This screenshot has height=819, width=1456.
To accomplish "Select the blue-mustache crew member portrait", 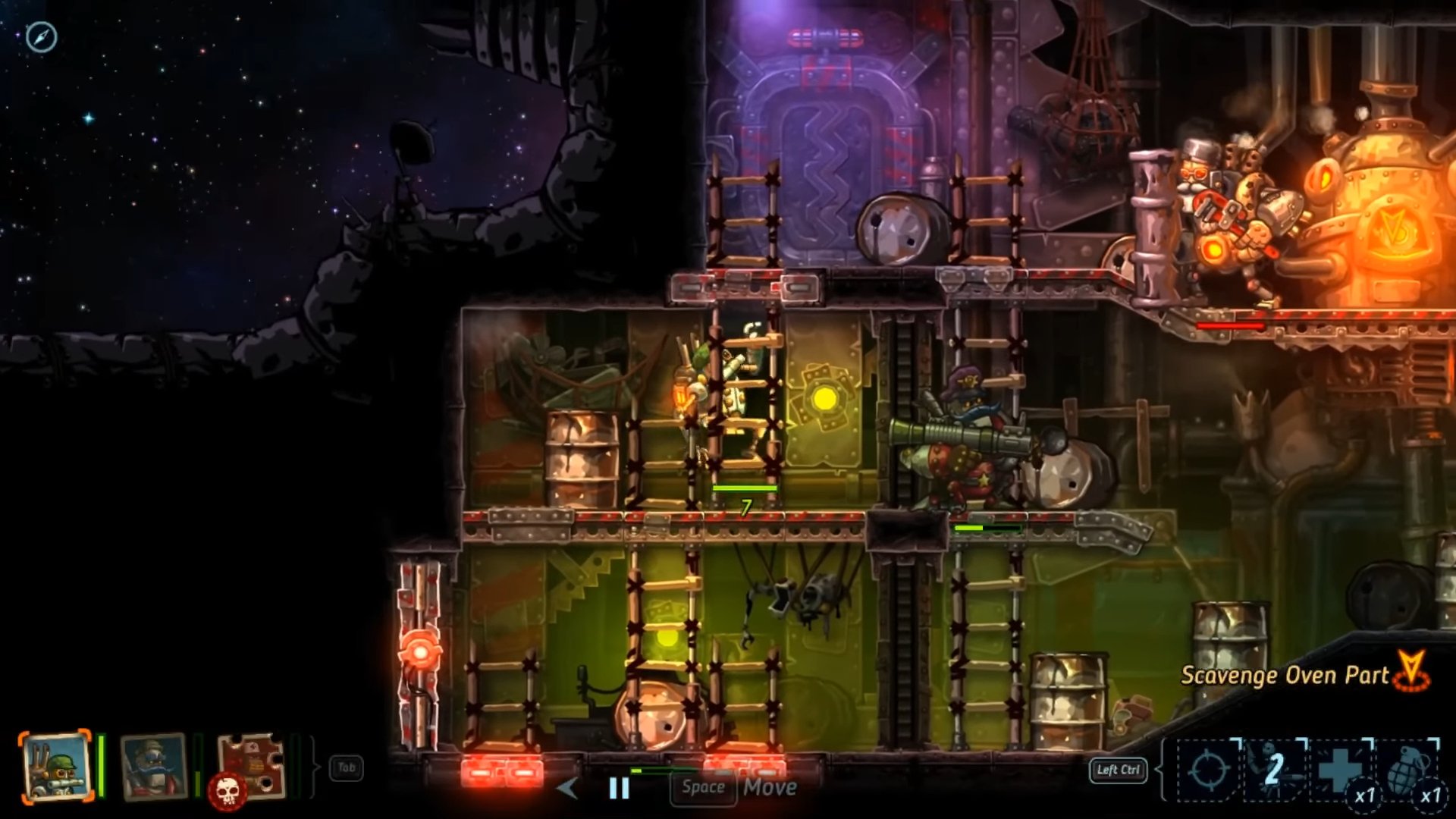I will point(154,766).
